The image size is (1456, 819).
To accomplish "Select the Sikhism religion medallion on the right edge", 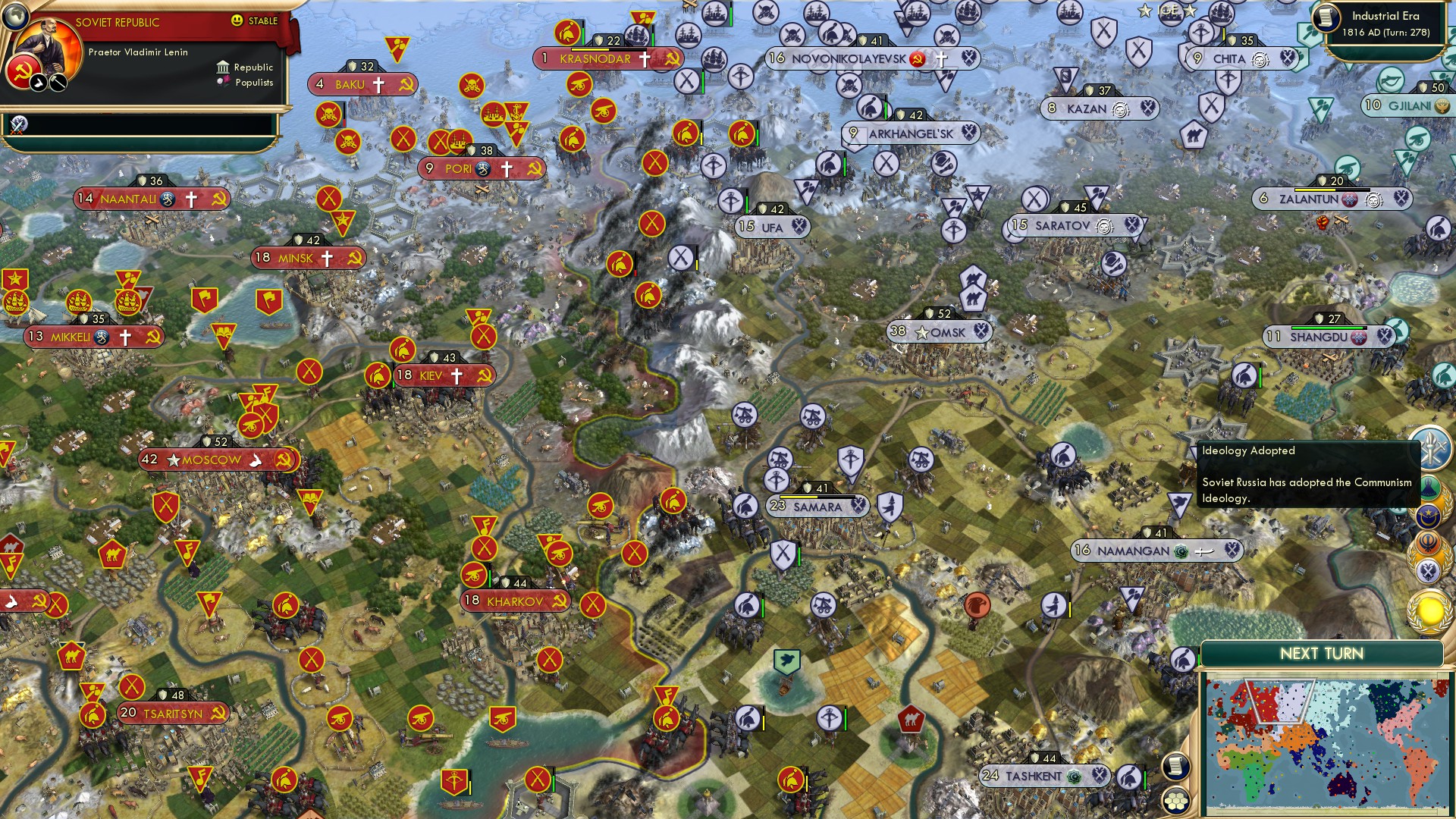I will coord(1427,541).
